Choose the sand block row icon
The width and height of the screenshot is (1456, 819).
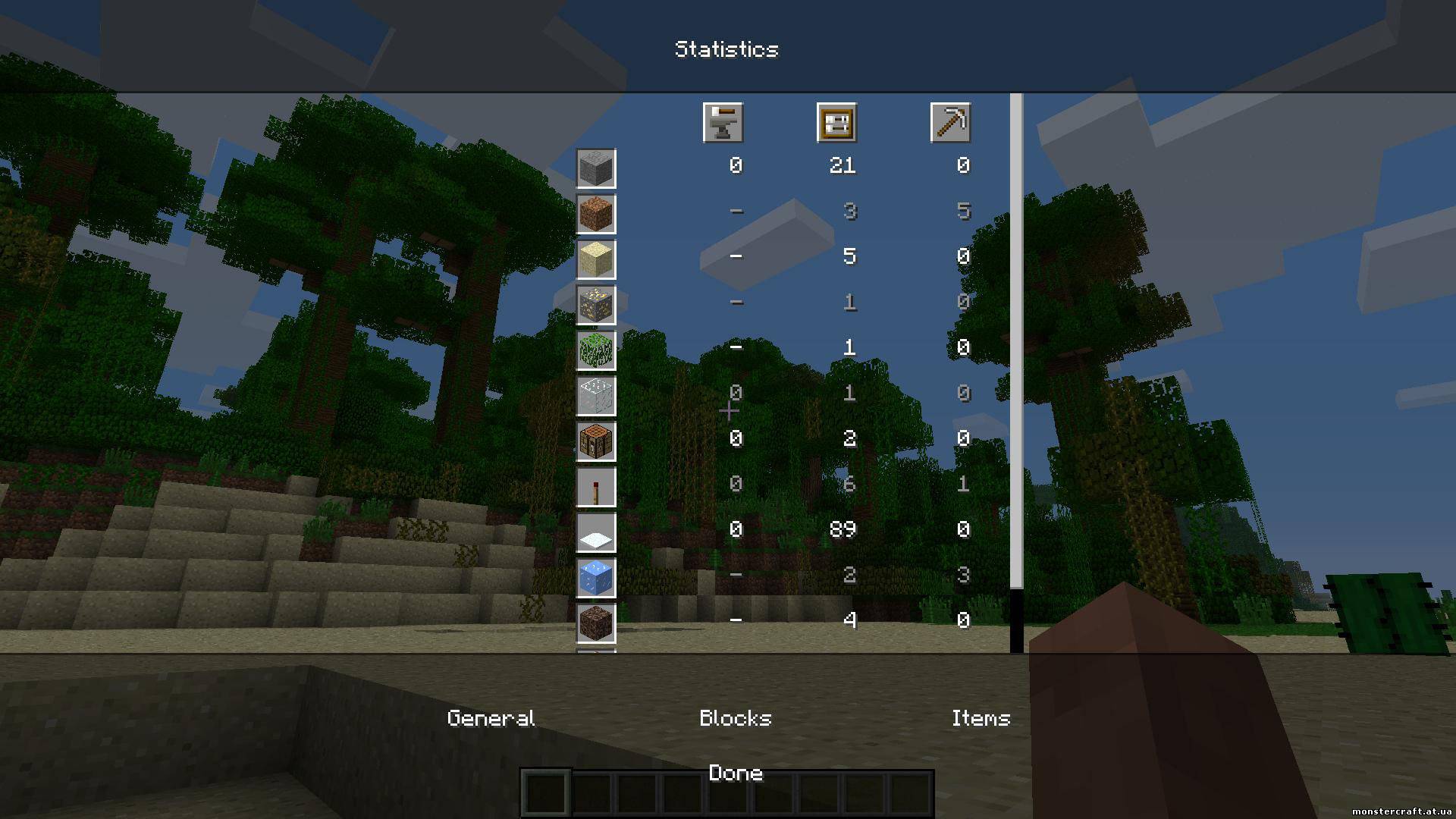(x=596, y=259)
